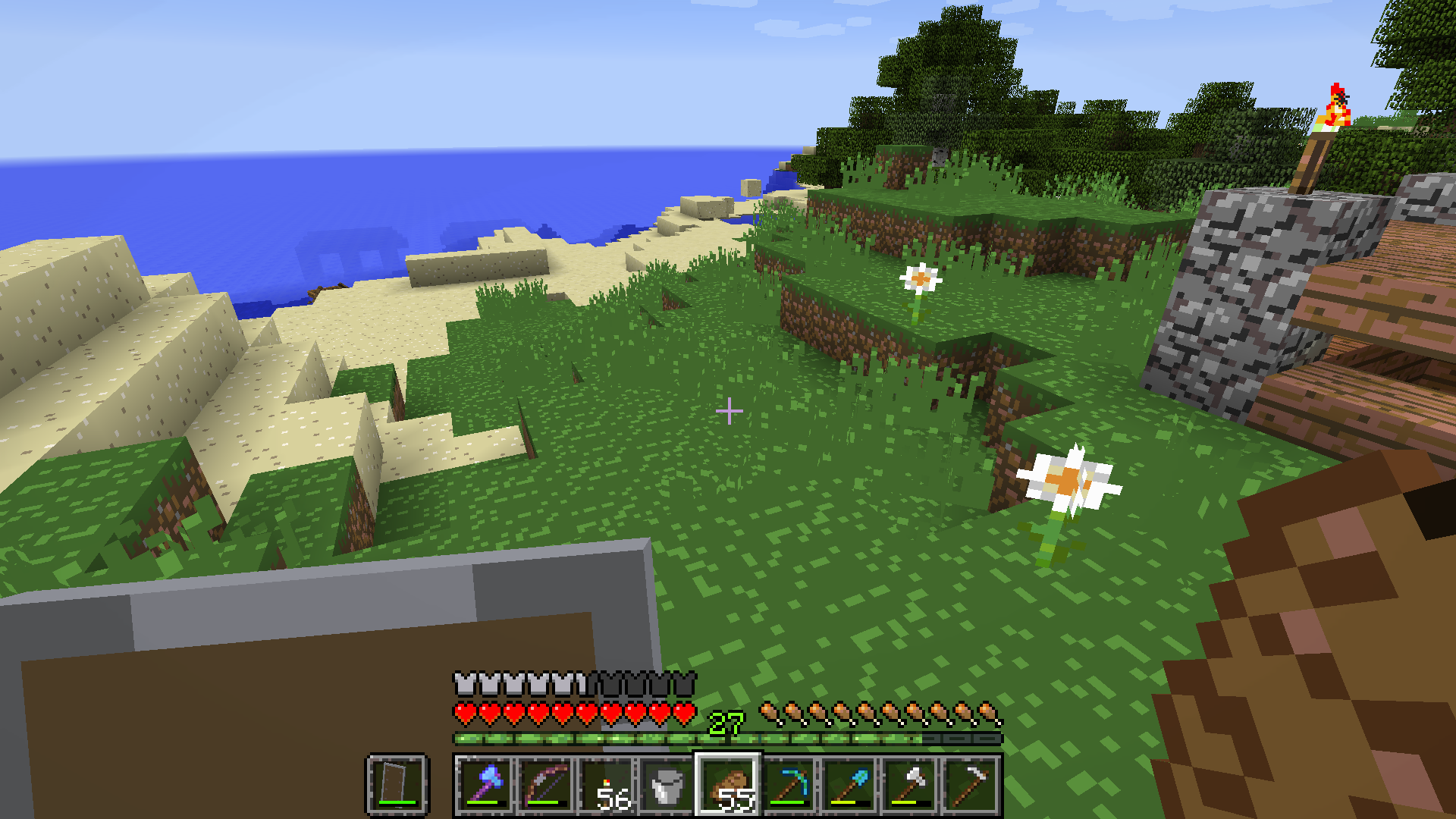1456x819 pixels.
Task: Select the diamond shovel slot
Action: click(849, 785)
